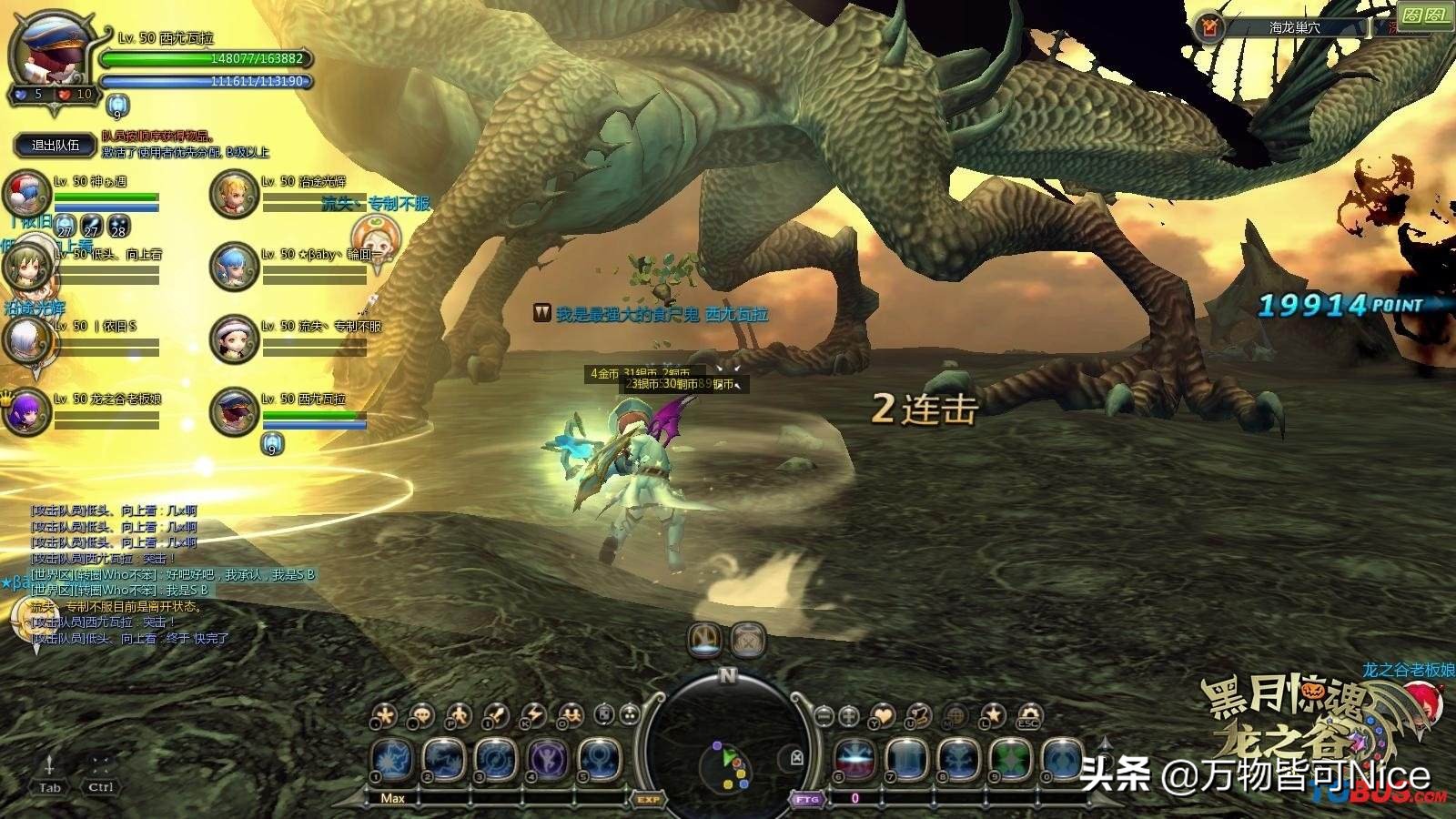Viewport: 1456px width, 819px height.
Task: Select party member 流失、专制不服 portrait
Action: click(234, 339)
